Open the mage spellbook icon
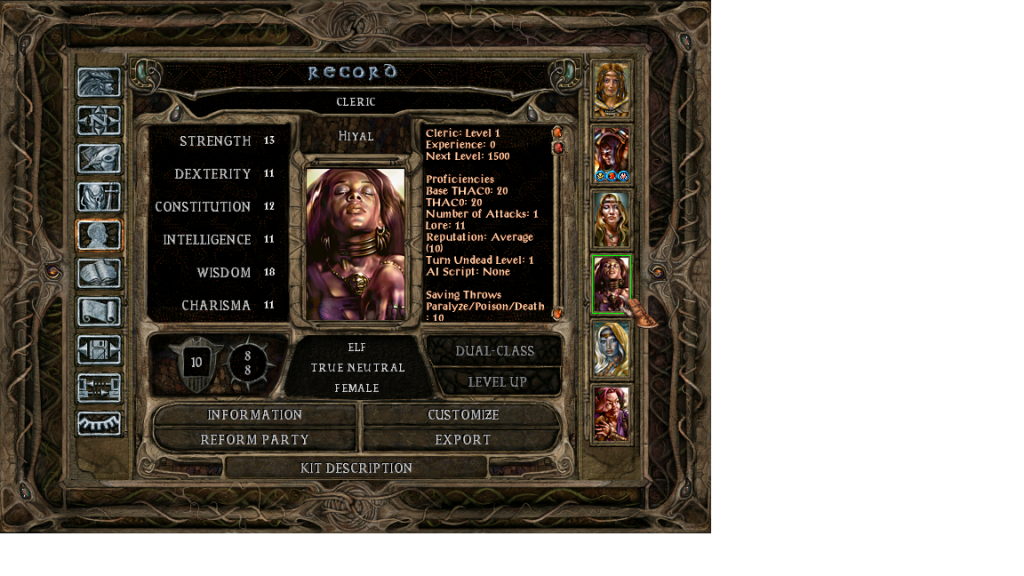Viewport: 1024px width, 576px height. pyautogui.click(x=99, y=273)
